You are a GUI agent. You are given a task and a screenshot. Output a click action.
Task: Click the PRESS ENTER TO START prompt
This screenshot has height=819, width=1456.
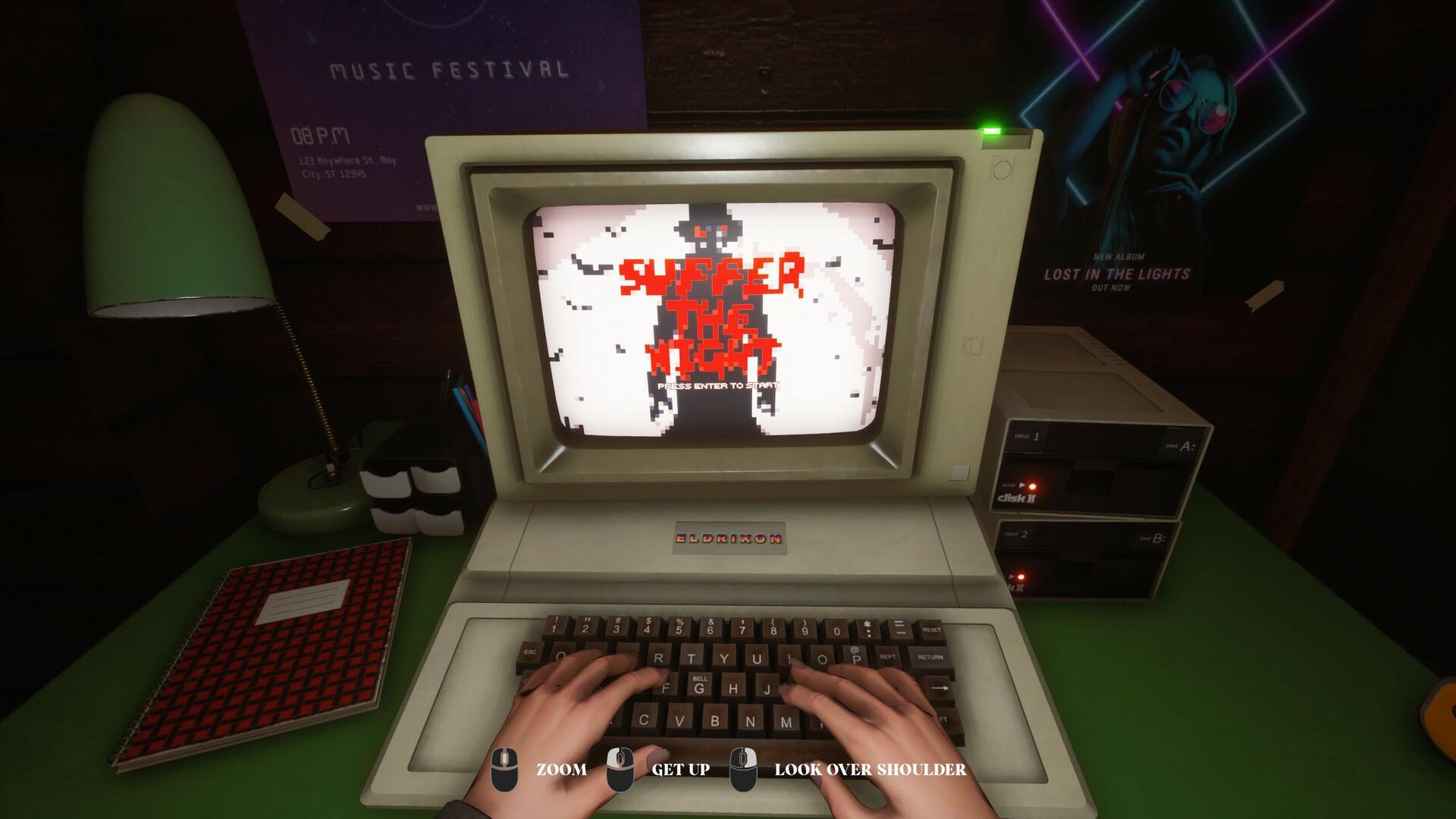click(717, 386)
